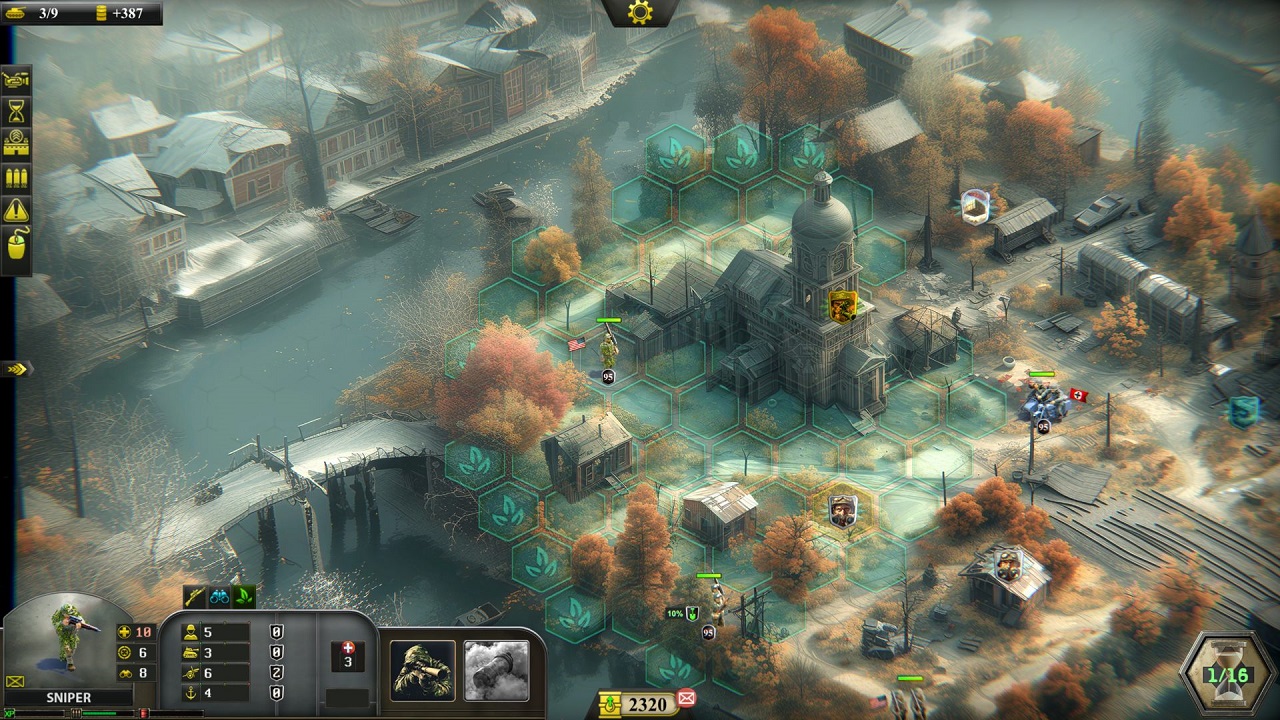Select the hourglass toolbar button
Image resolution: width=1280 pixels, height=720 pixels.
pos(17,111)
